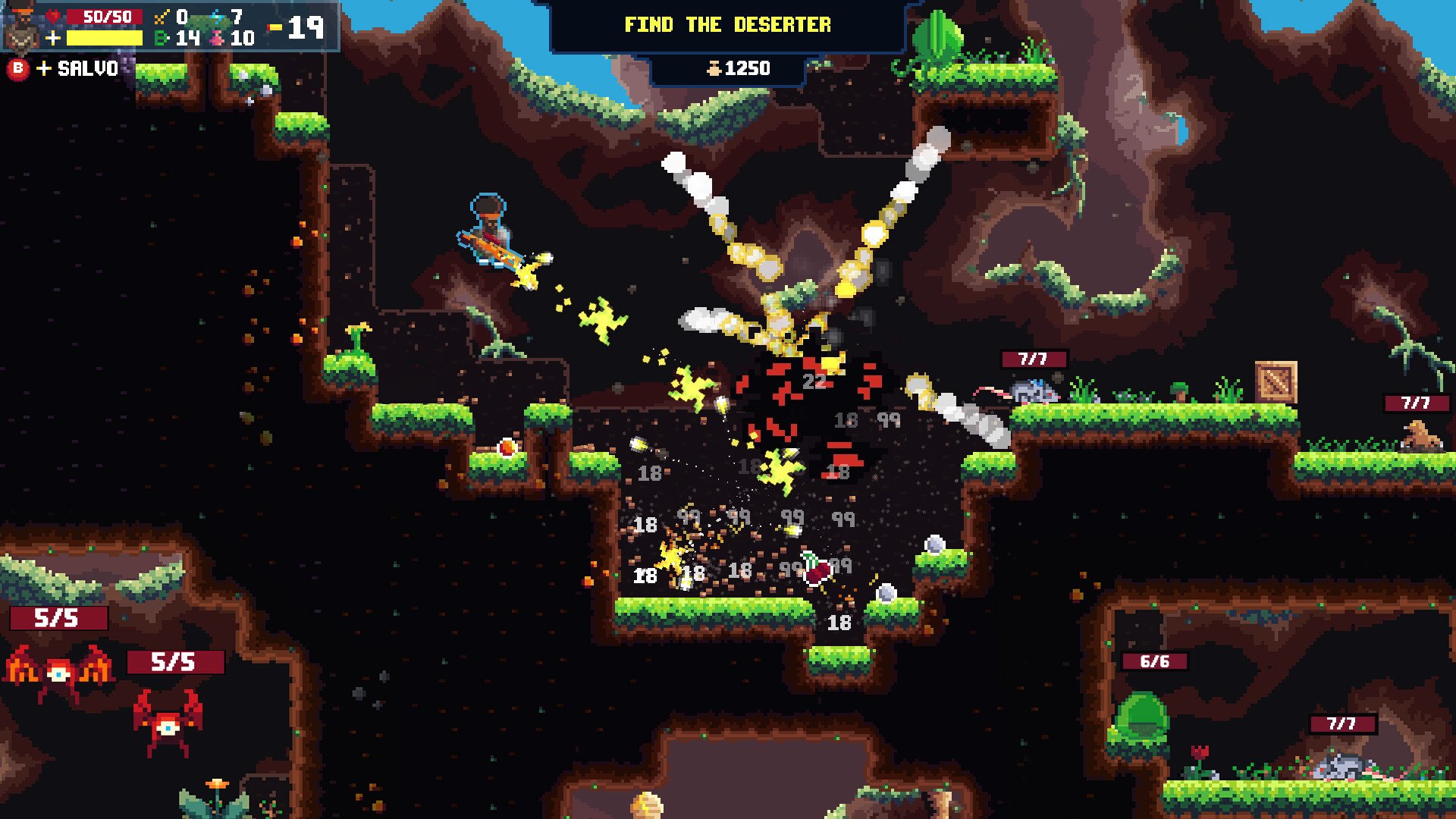Select the crossed swords stat icon
Image resolution: width=1456 pixels, height=819 pixels.
[162, 17]
